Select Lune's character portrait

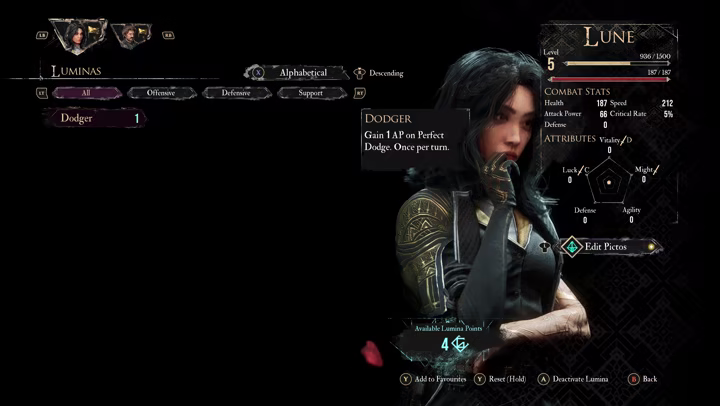pos(72,36)
